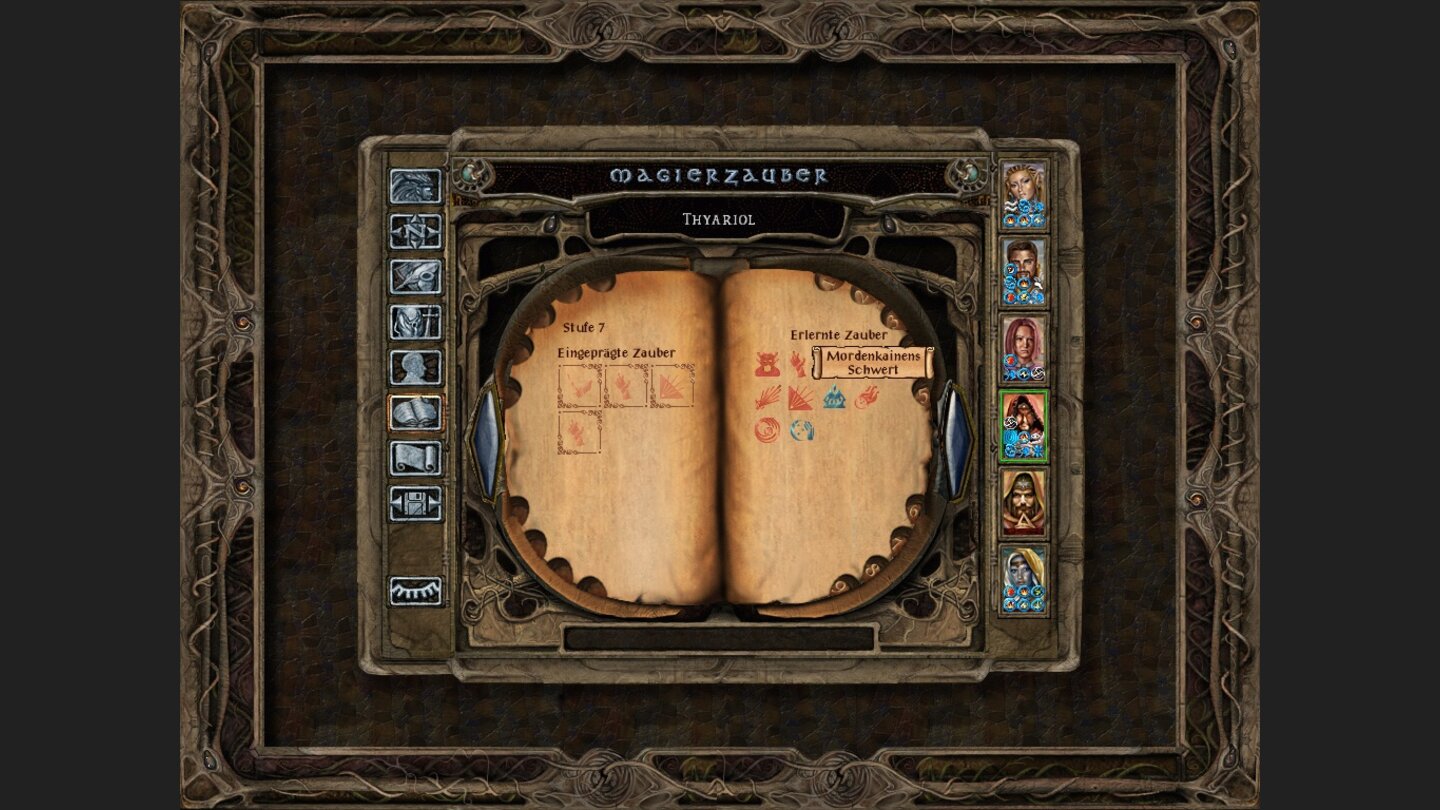Click the beast head icon at sidebar top

pos(414,185)
